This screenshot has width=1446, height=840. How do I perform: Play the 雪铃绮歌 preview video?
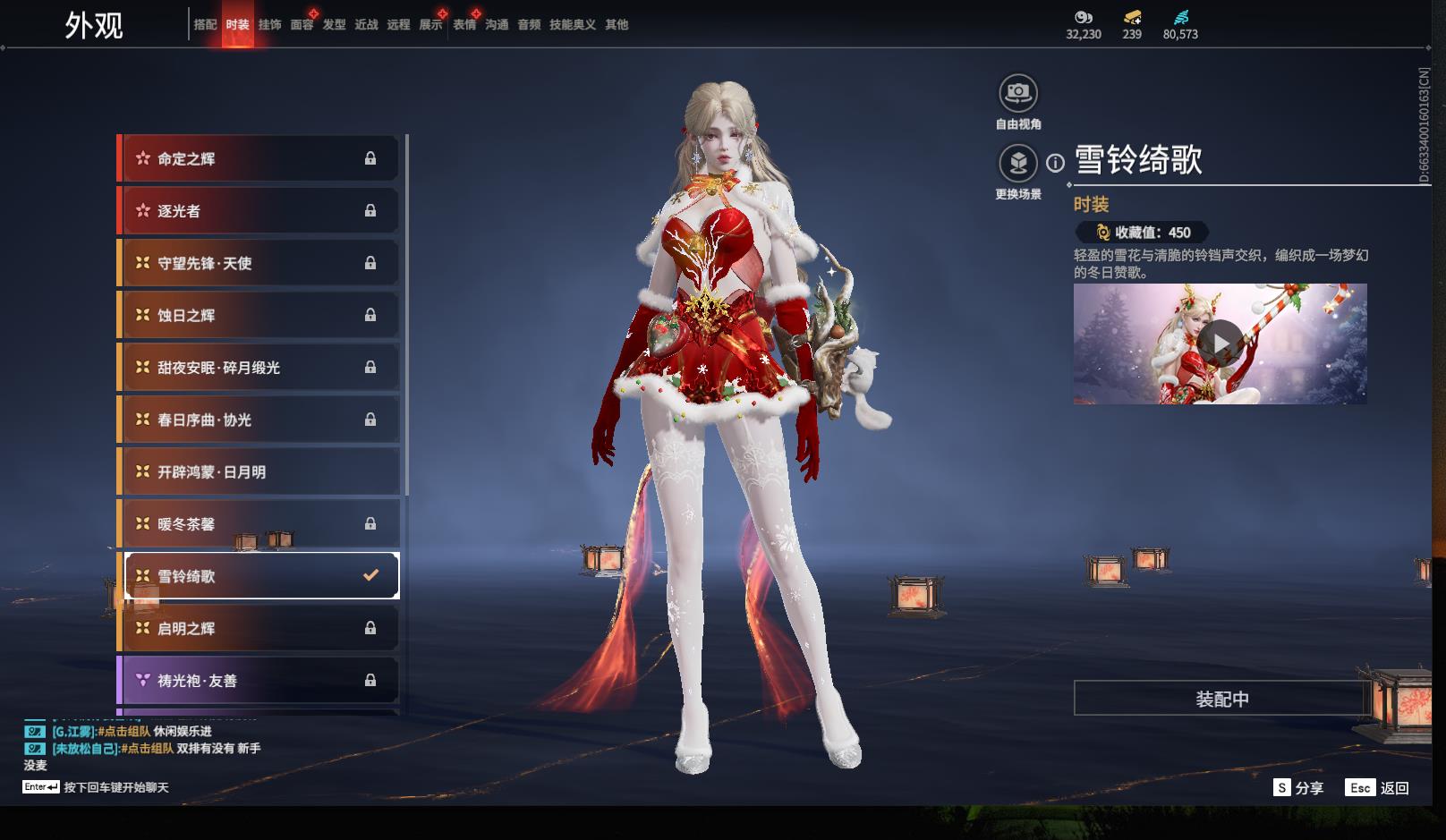[x=1220, y=344]
